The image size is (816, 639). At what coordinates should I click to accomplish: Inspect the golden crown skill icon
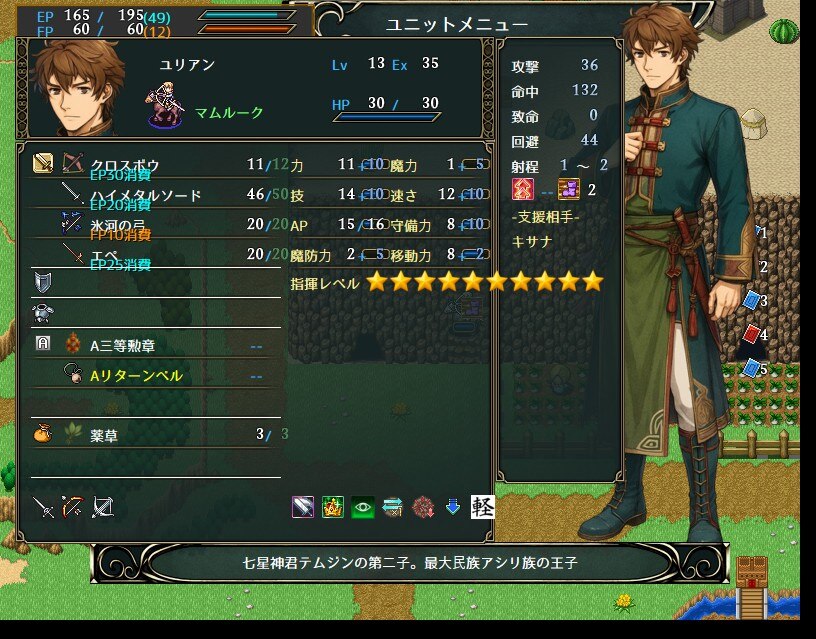pyautogui.click(x=333, y=507)
